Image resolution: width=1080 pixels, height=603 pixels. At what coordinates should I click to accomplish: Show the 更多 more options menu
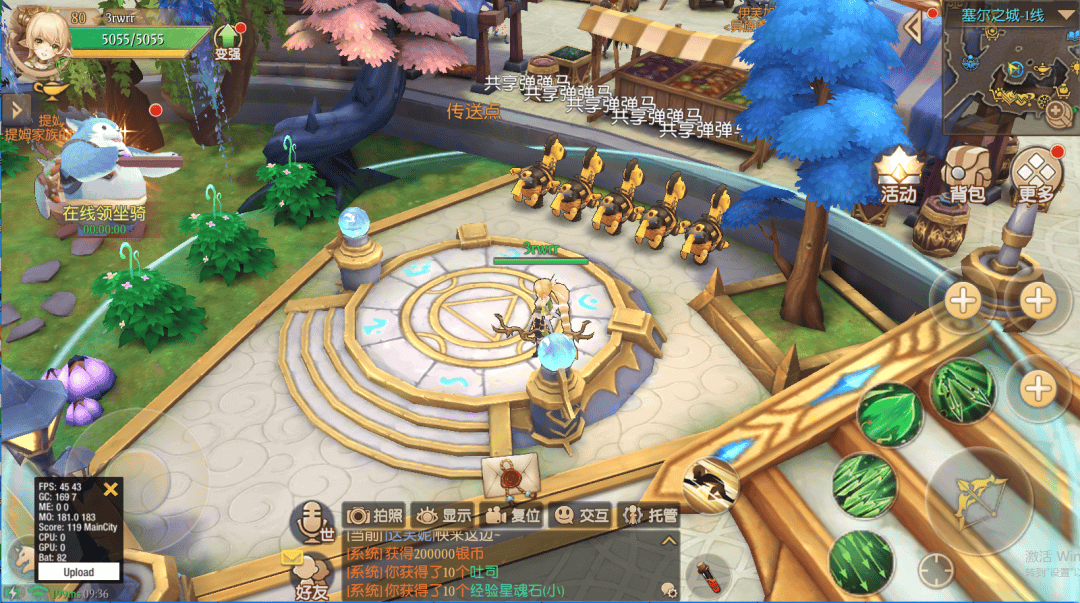pyautogui.click(x=1034, y=176)
